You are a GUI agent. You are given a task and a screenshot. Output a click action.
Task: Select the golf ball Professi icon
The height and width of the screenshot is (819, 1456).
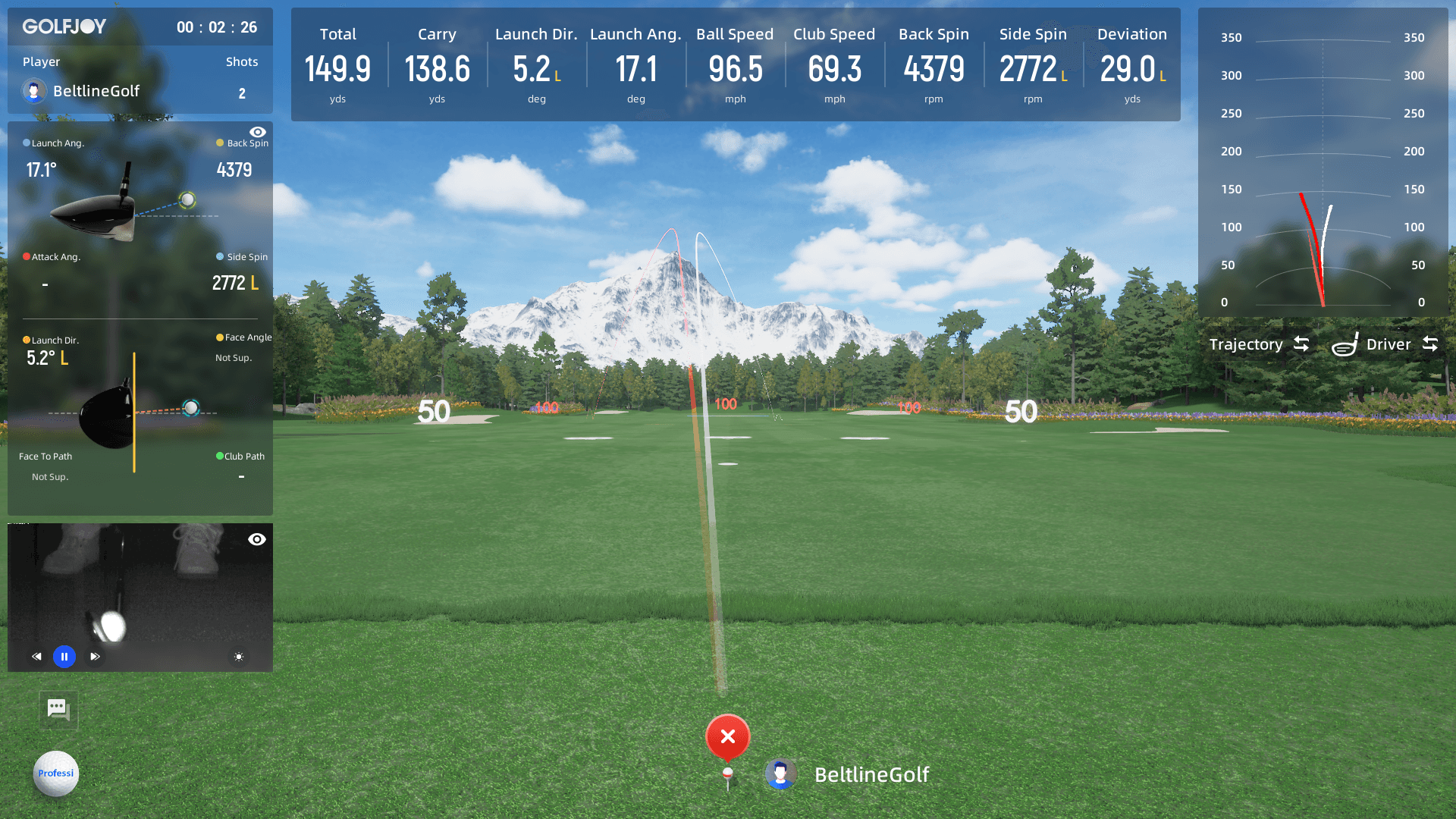[x=55, y=773]
